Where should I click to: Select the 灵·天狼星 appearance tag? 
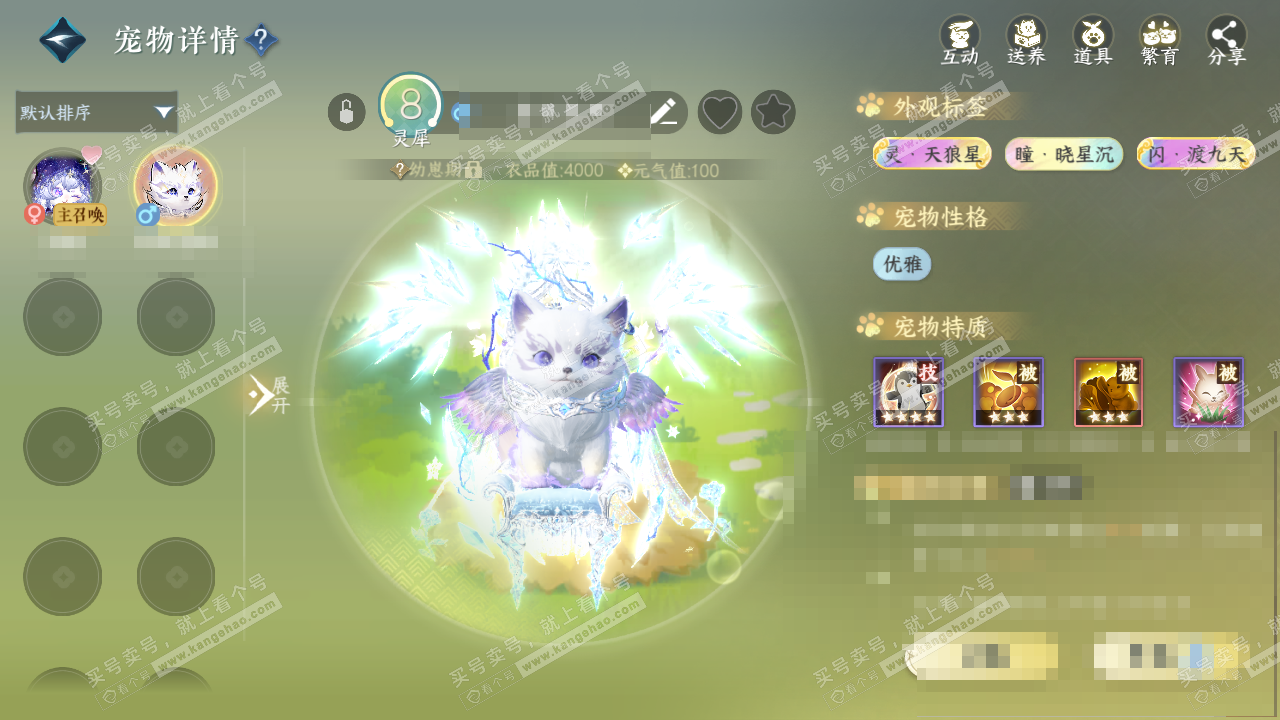(932, 154)
